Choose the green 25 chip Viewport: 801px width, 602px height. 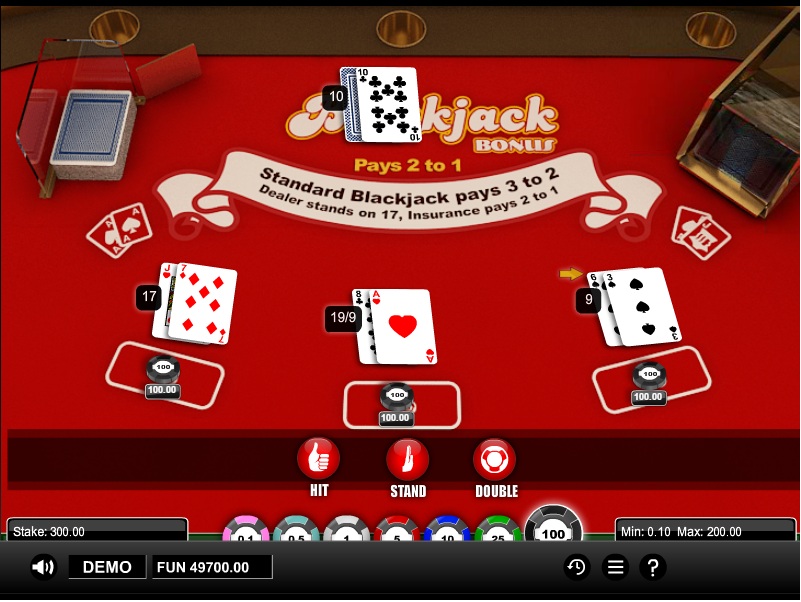pyautogui.click(x=498, y=531)
